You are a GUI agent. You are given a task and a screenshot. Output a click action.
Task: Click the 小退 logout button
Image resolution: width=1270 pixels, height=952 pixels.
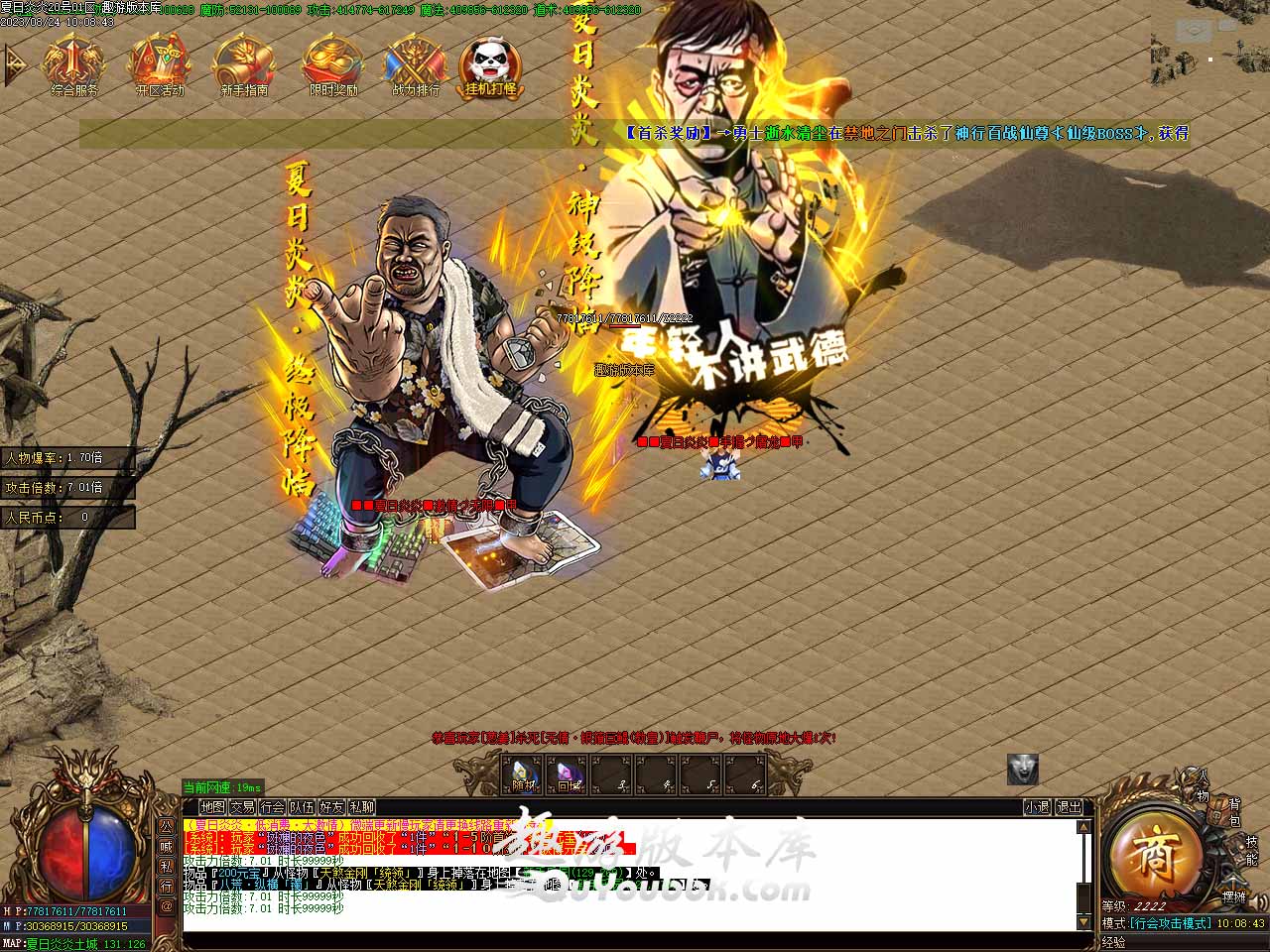tap(1037, 807)
